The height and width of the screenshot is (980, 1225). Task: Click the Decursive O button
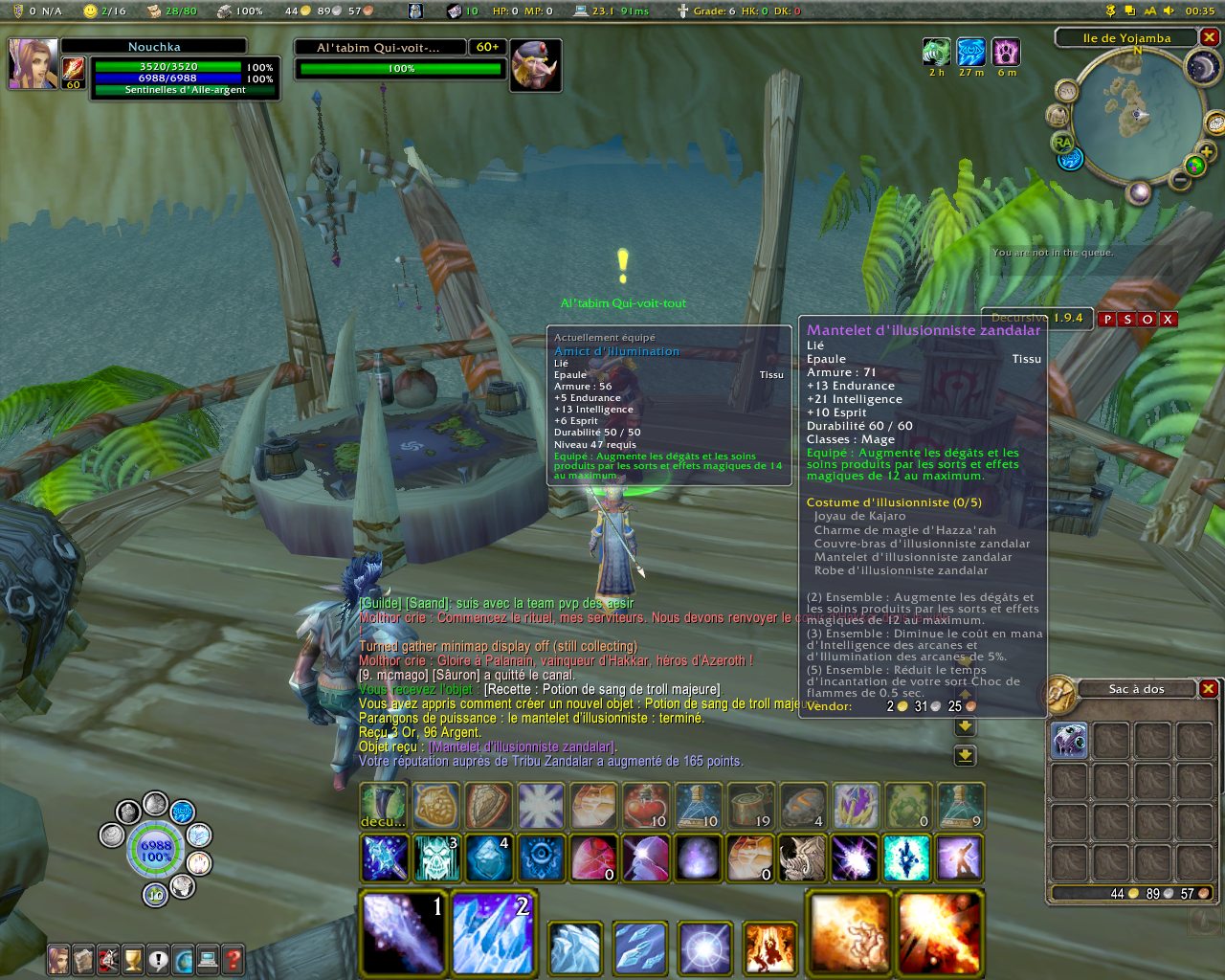(x=1147, y=320)
